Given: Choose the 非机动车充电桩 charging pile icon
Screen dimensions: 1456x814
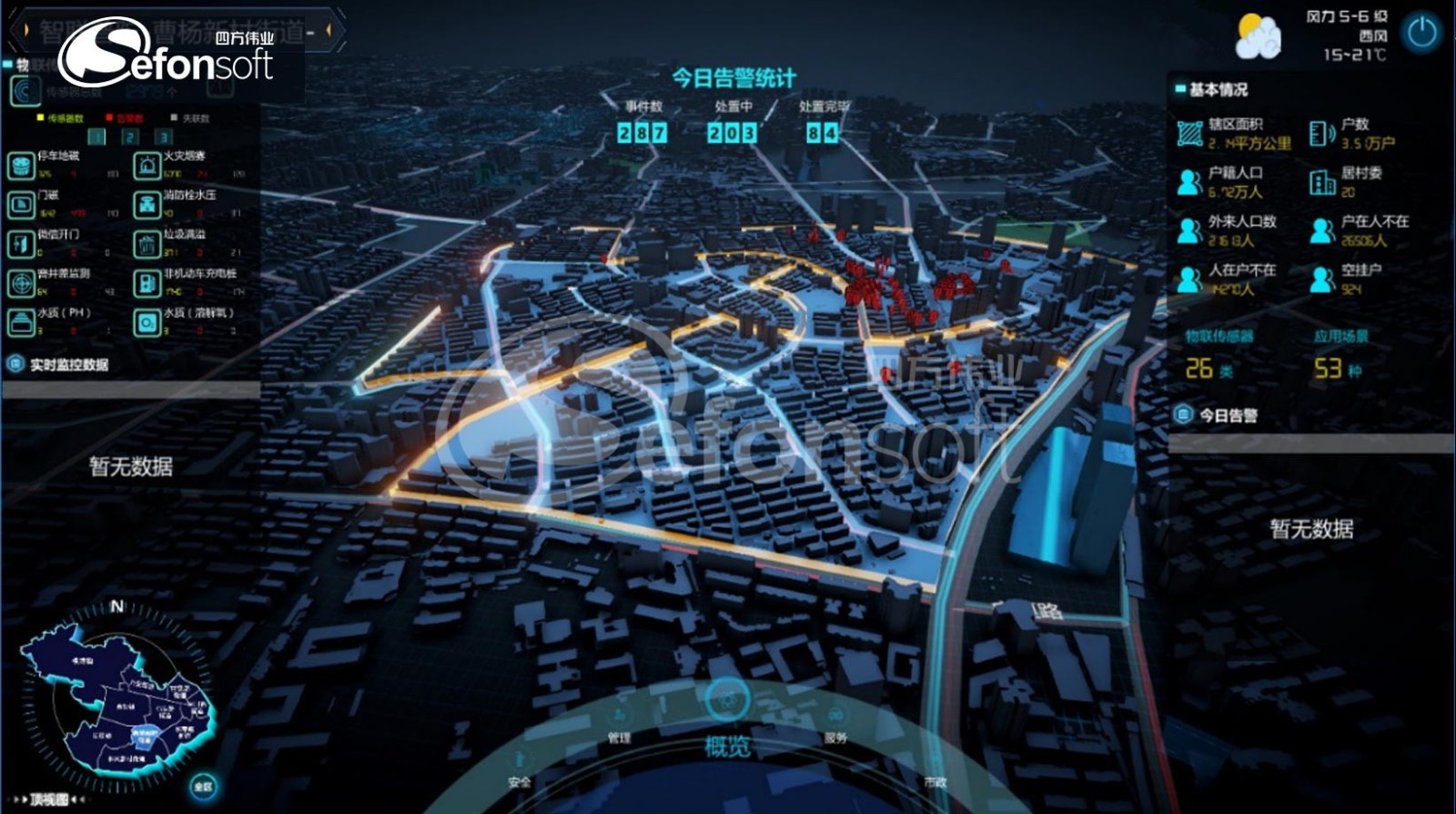Looking at the screenshot, I should [147, 283].
